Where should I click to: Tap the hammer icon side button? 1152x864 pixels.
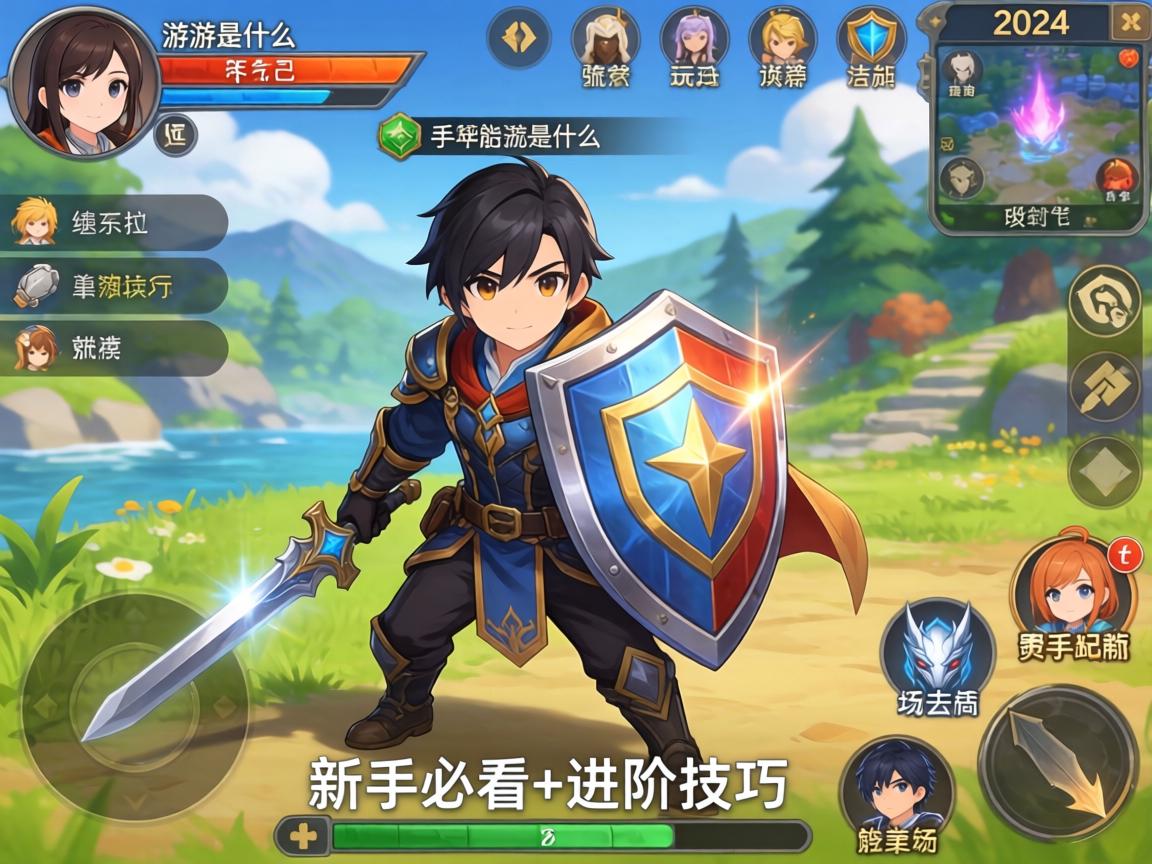[x=1104, y=386]
